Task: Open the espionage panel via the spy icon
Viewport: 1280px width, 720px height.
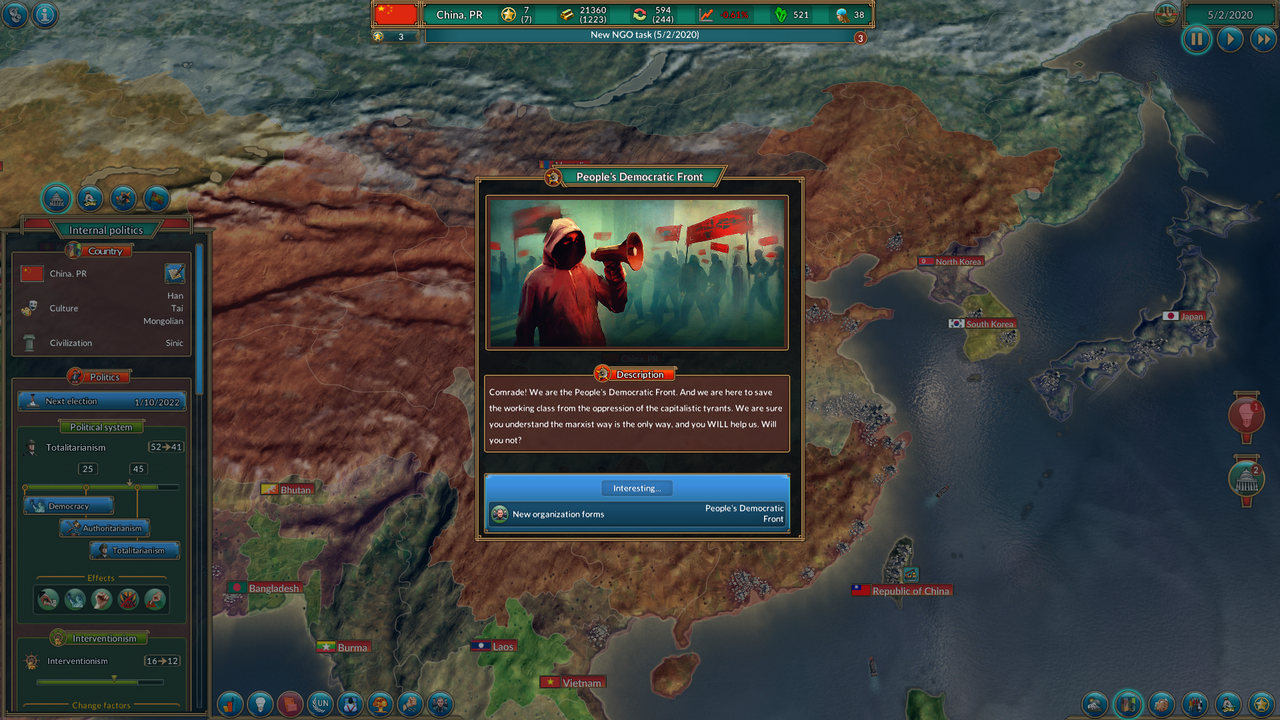Action: 351,704
